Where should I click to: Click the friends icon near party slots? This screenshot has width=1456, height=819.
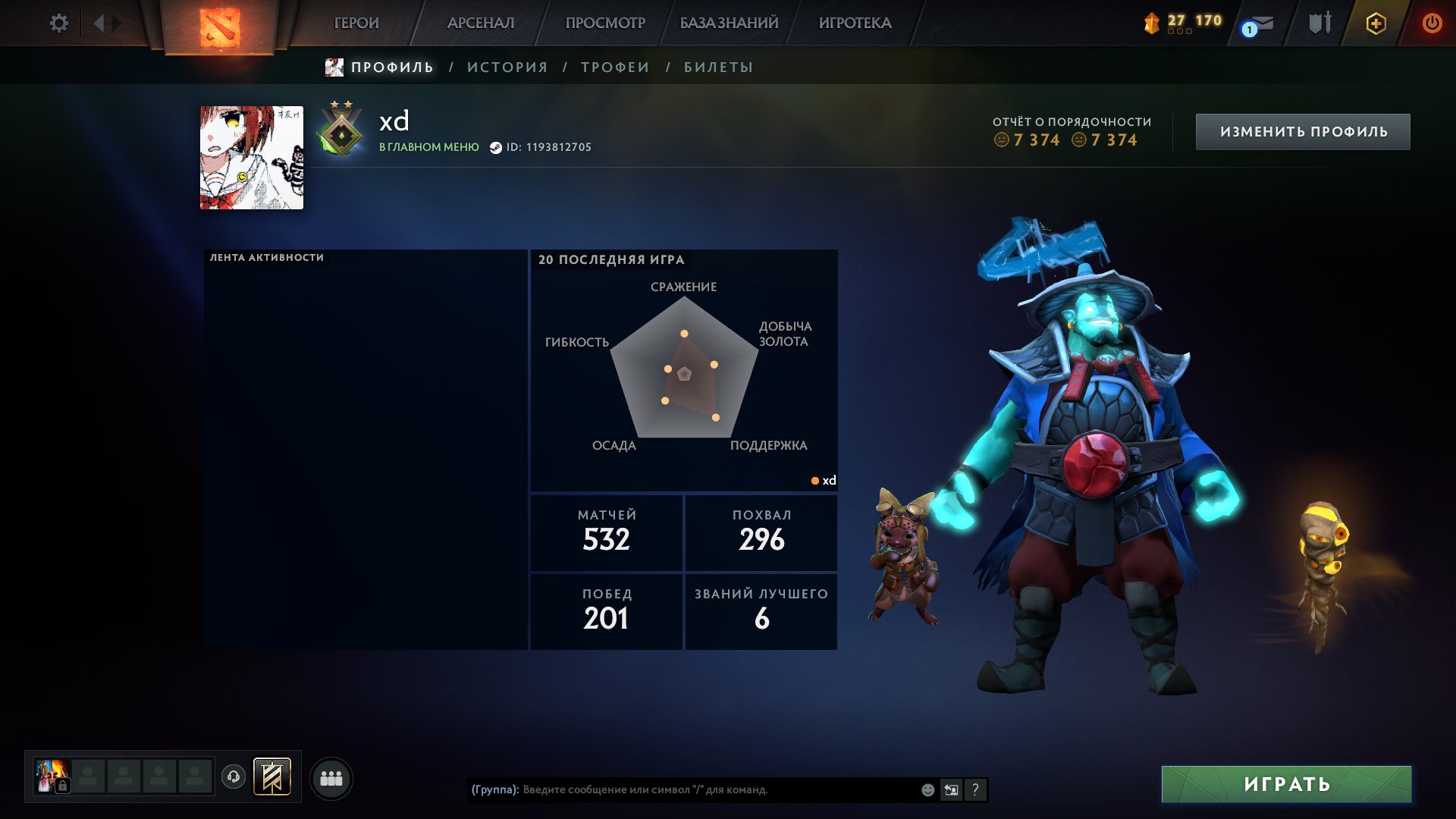pos(331,778)
